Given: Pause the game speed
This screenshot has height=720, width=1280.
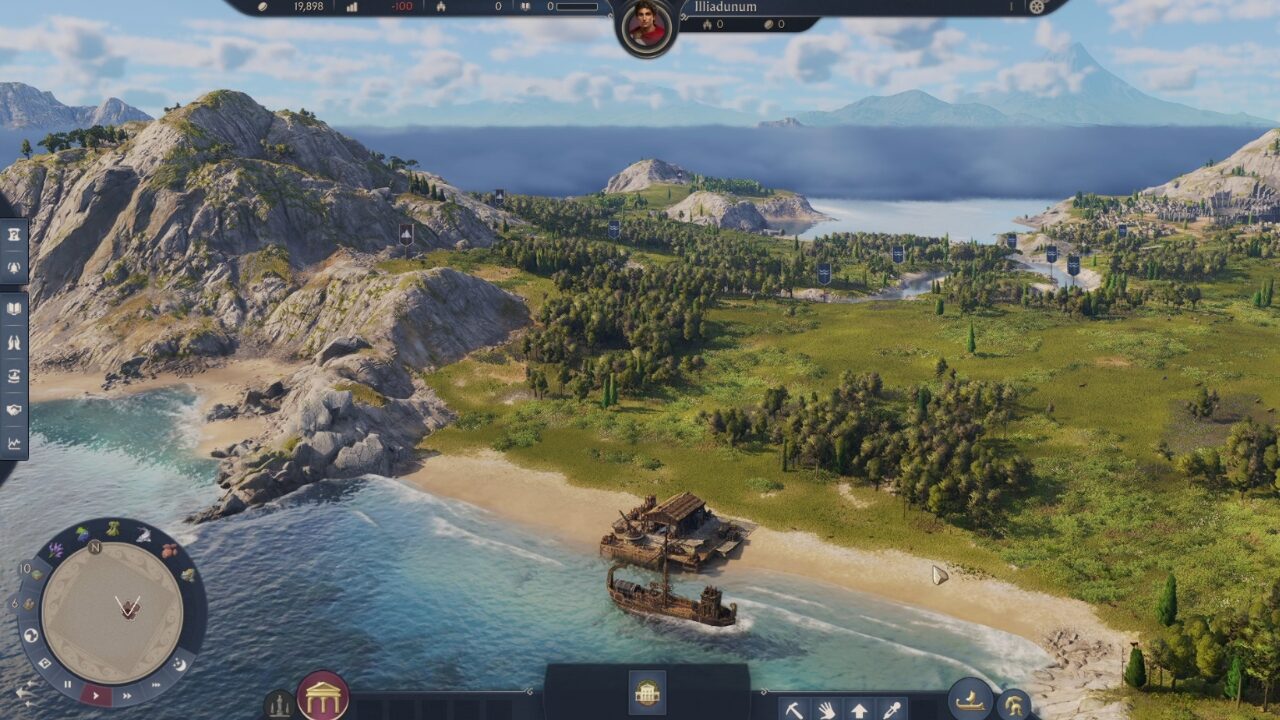Looking at the screenshot, I should (x=68, y=685).
